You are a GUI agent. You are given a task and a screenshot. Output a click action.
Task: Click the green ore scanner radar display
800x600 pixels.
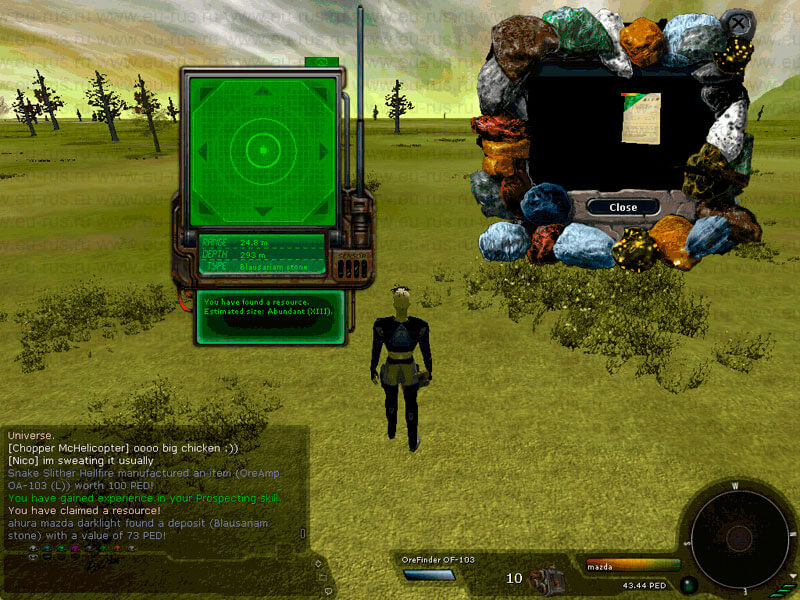click(263, 150)
